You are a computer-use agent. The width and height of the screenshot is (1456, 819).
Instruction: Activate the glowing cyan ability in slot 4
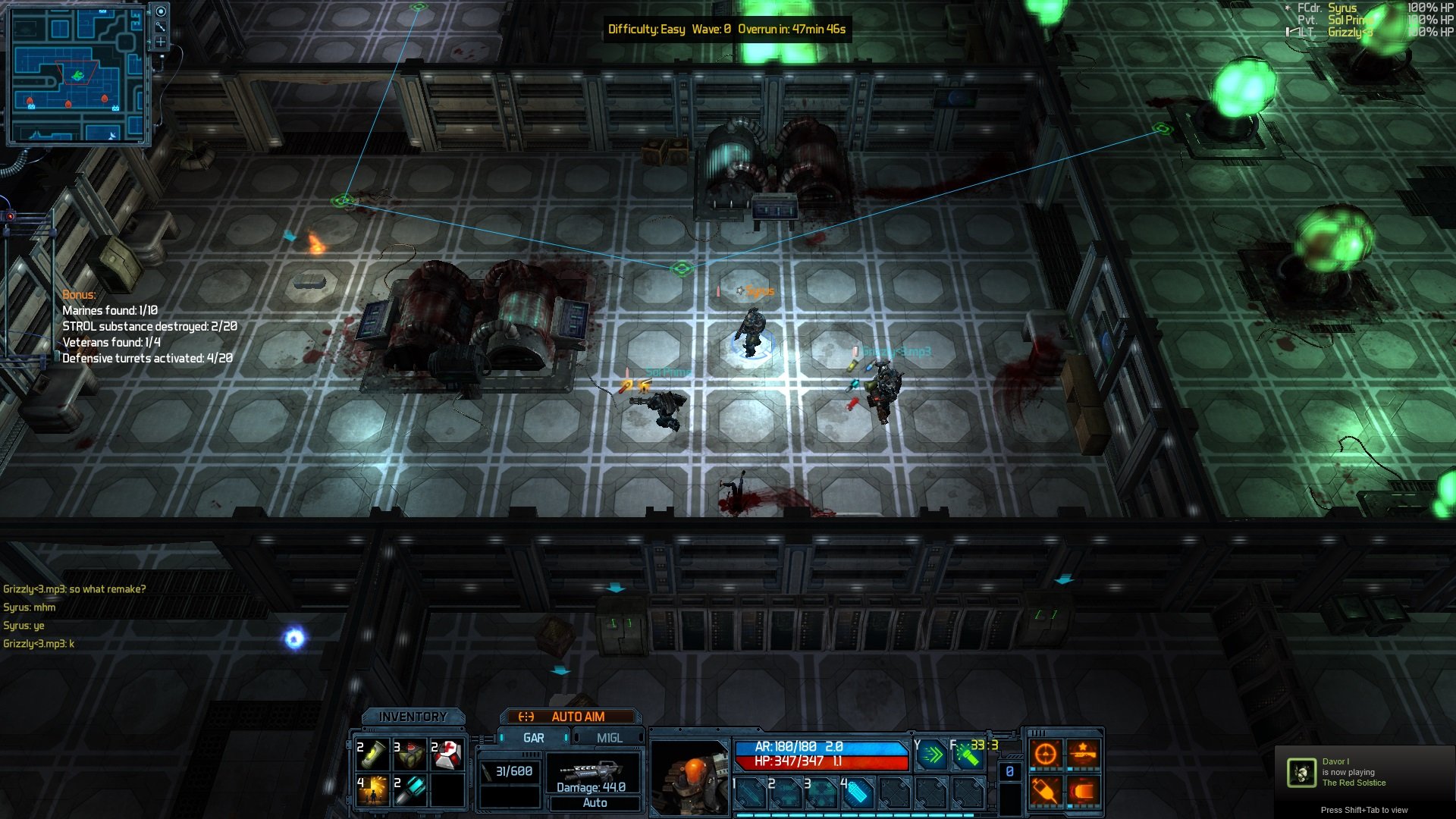[857, 793]
